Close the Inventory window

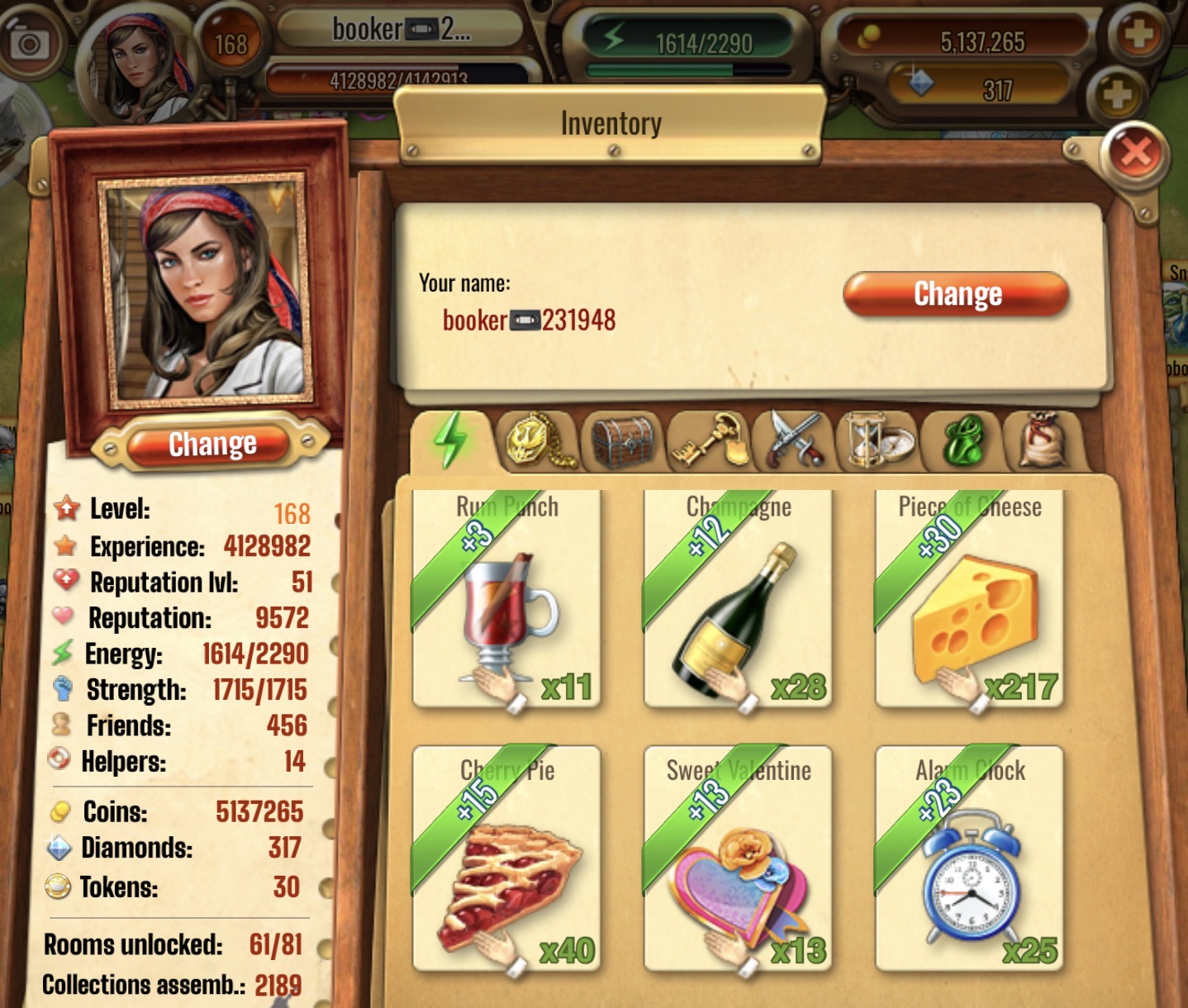[x=1136, y=153]
